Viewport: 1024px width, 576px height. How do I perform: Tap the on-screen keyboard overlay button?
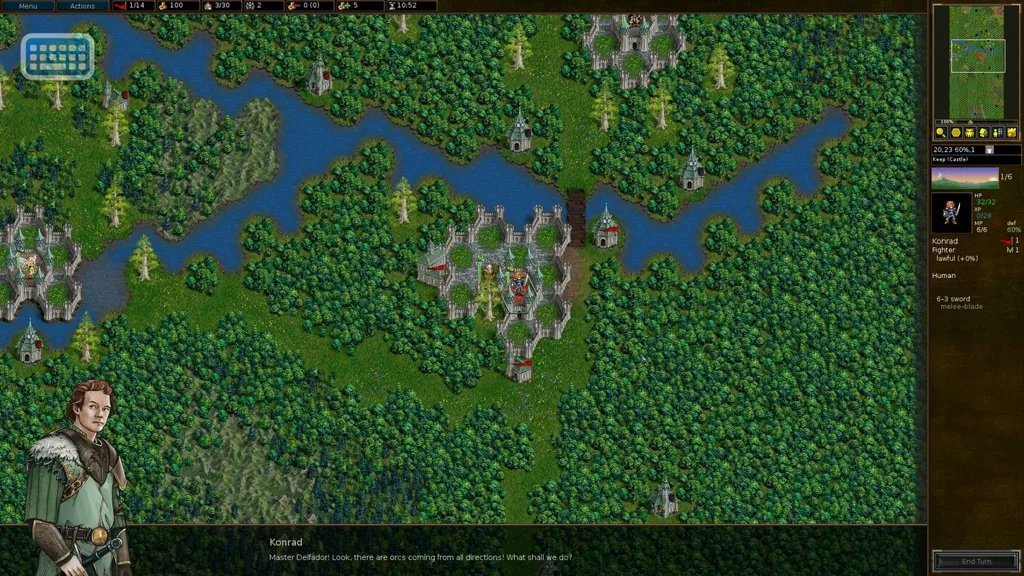pos(57,56)
